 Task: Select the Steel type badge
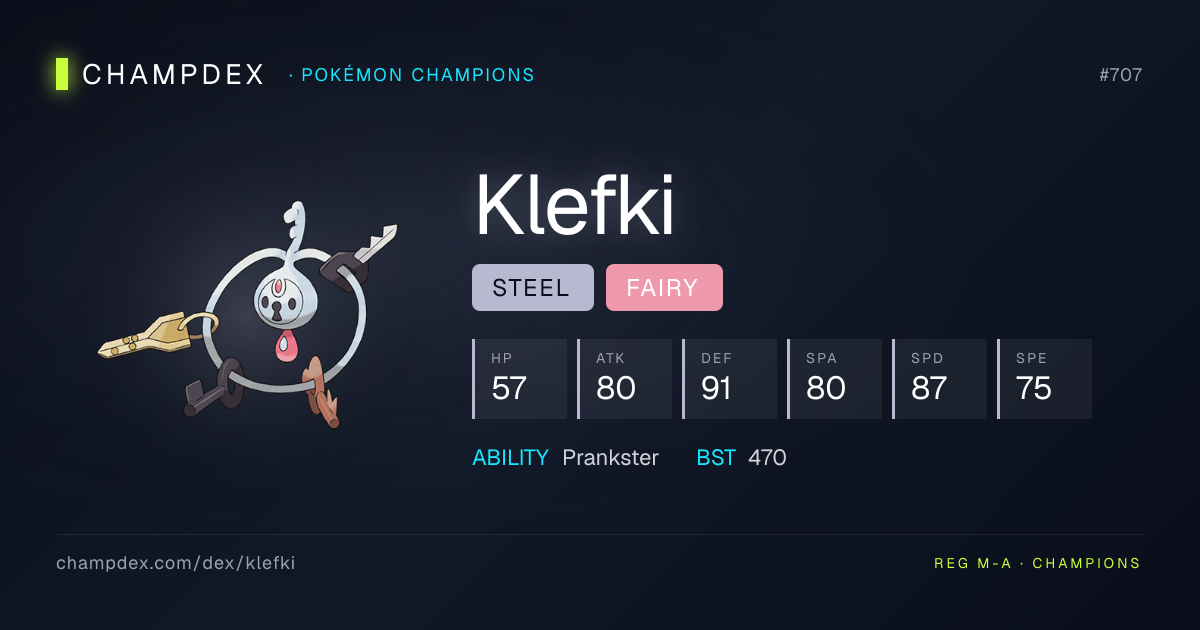tap(532, 288)
